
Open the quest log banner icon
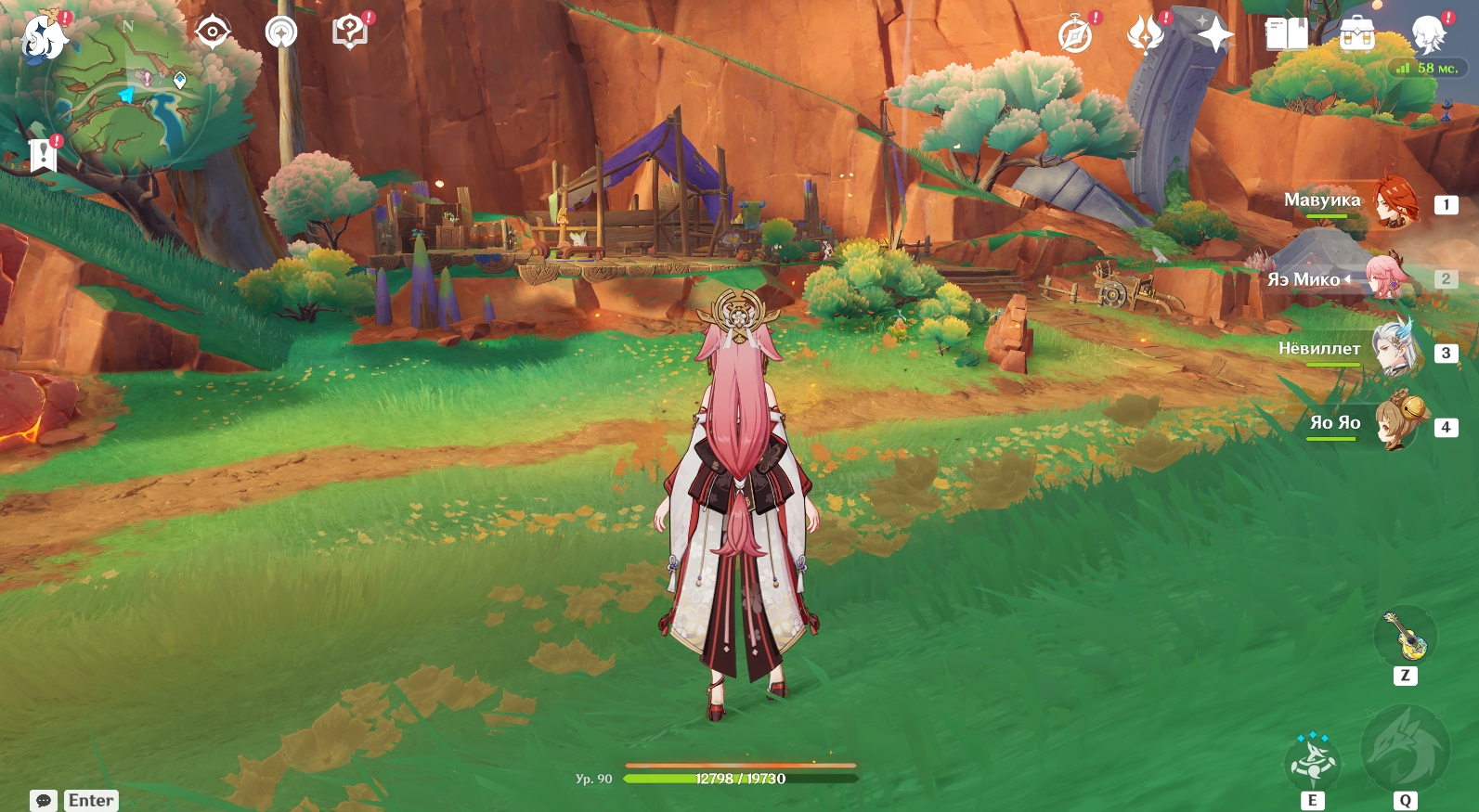[43, 155]
